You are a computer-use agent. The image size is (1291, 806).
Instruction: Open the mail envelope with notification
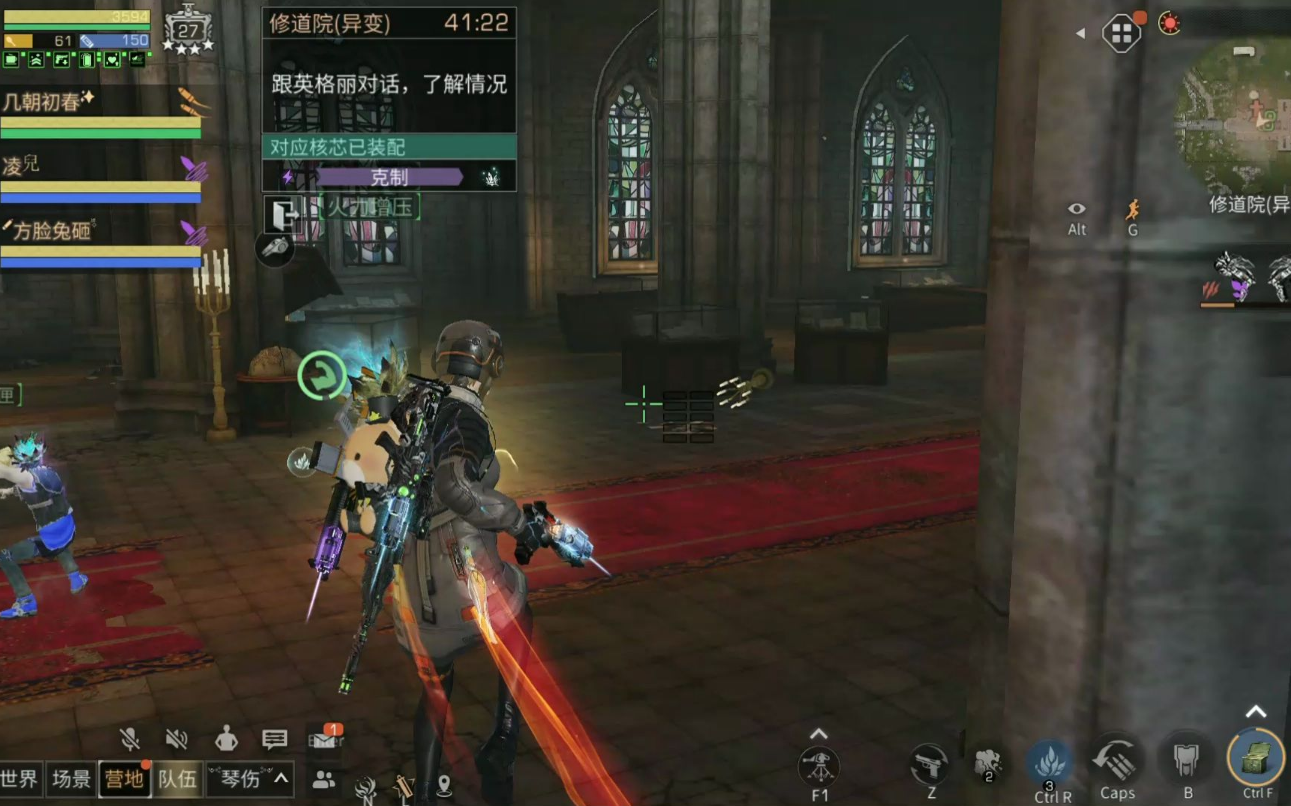point(324,739)
